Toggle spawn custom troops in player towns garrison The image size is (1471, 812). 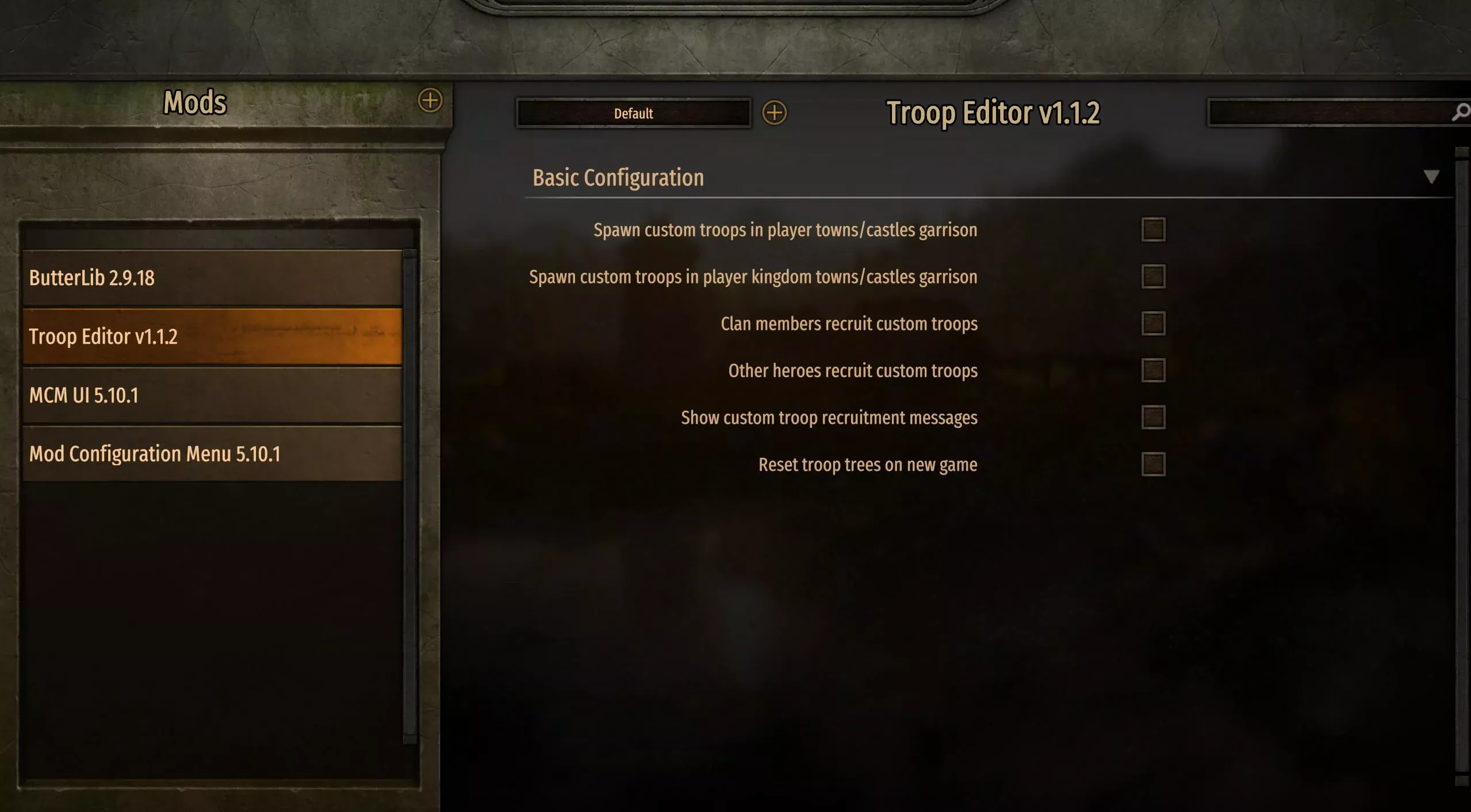[1153, 230]
